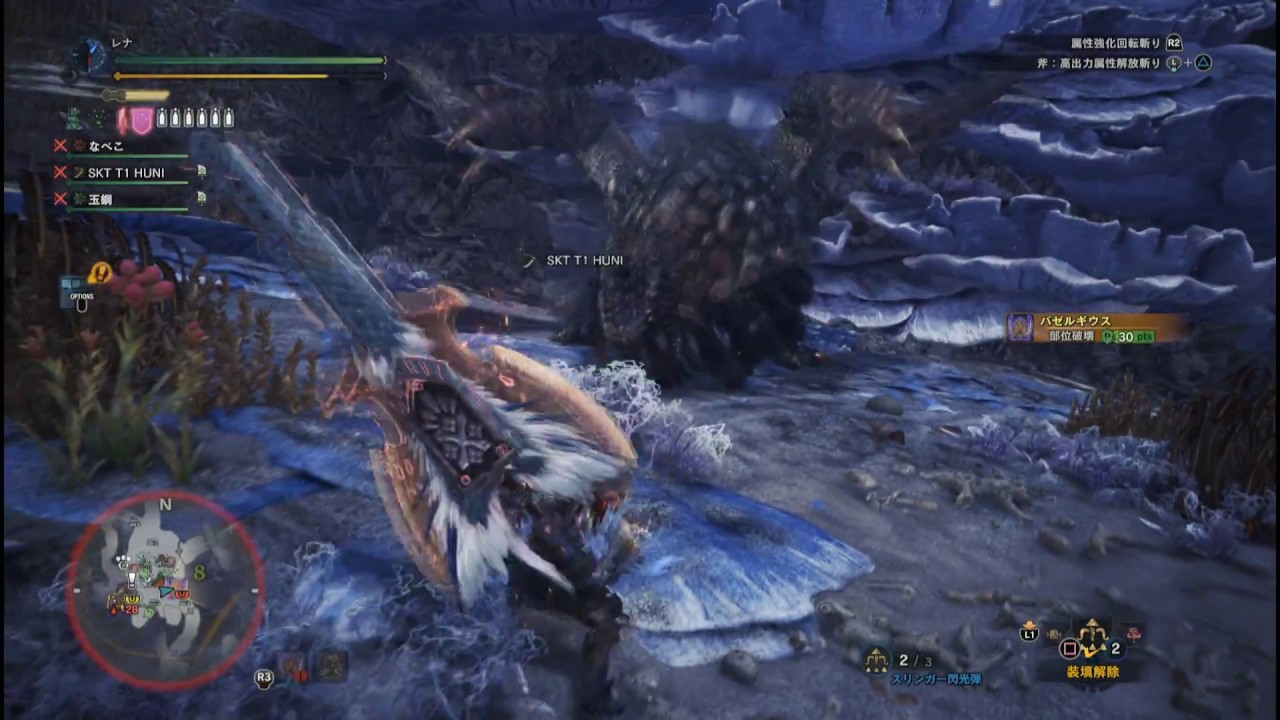Select the L1 item bar prompt icon

tap(1030, 632)
